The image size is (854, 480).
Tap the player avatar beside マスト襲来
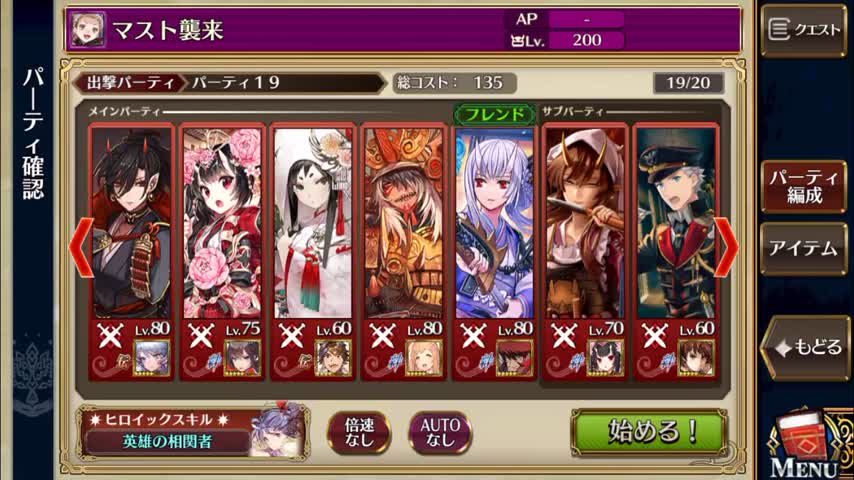pos(88,29)
